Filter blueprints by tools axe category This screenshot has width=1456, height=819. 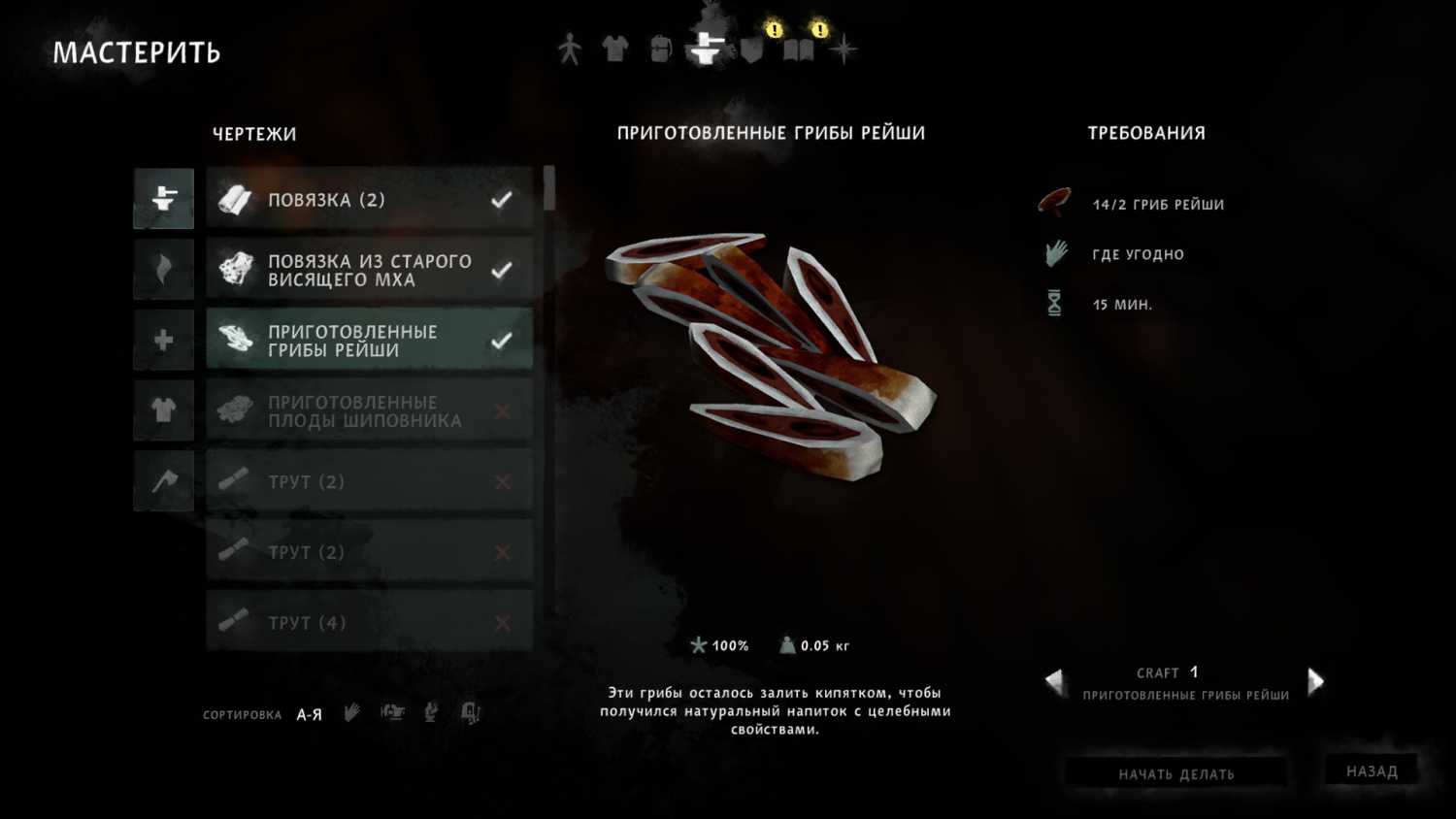163,481
